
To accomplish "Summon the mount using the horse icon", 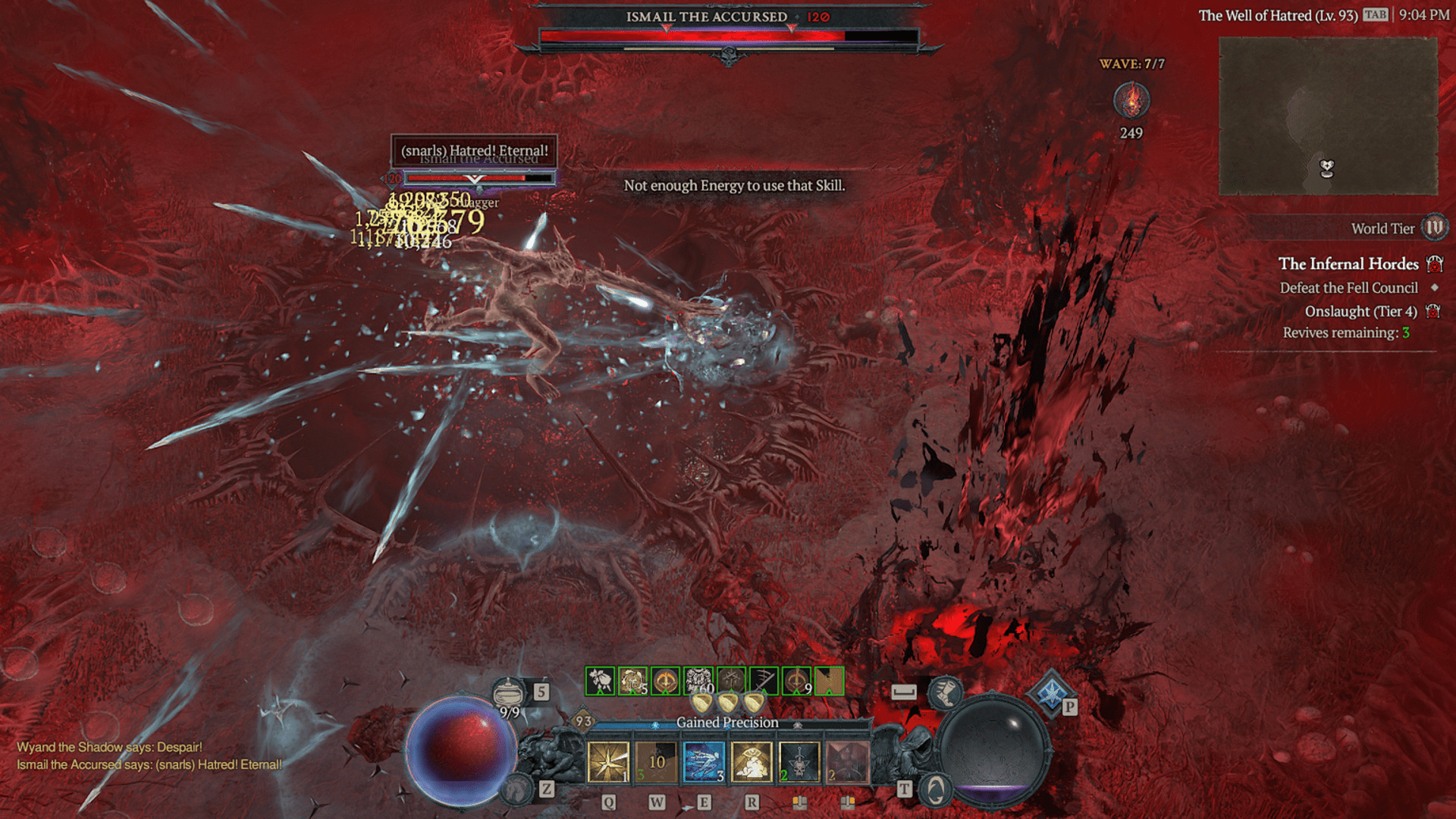I will coord(518,789).
